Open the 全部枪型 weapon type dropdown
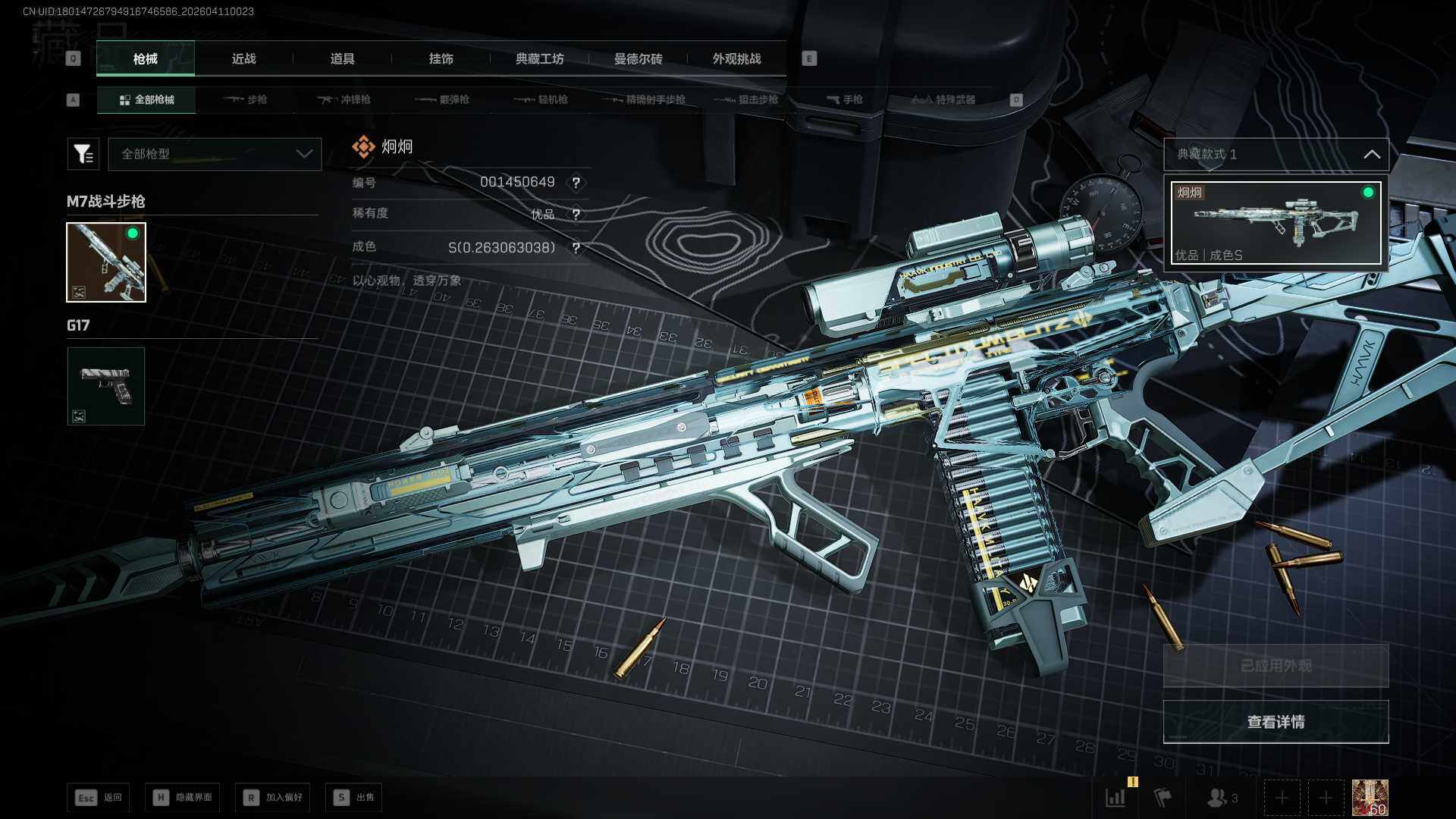Viewport: 1456px width, 819px height. pos(215,154)
